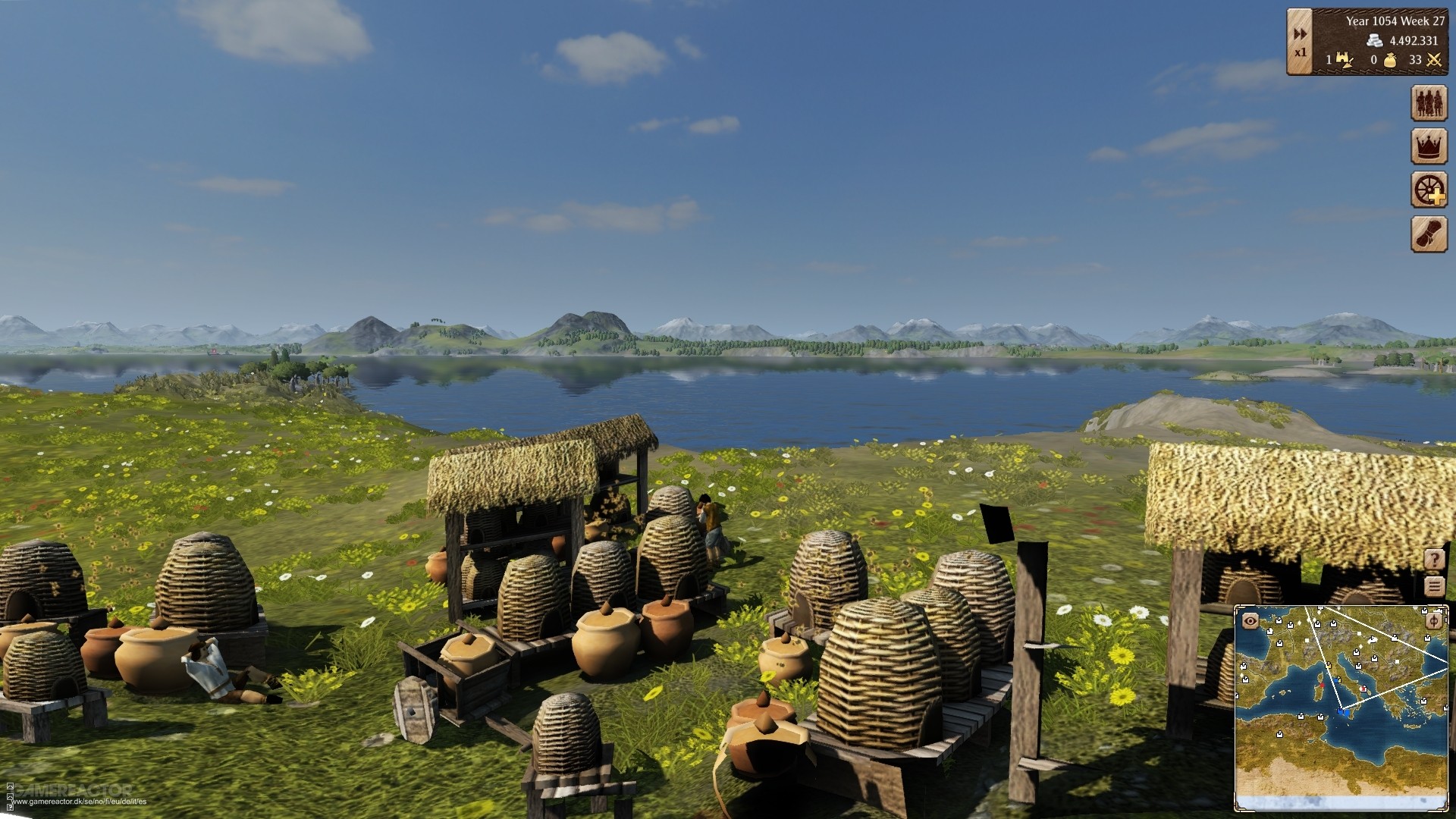Viewport: 1456px width, 819px height.
Task: Toggle the eye filter on the minimap
Action: point(1250,620)
